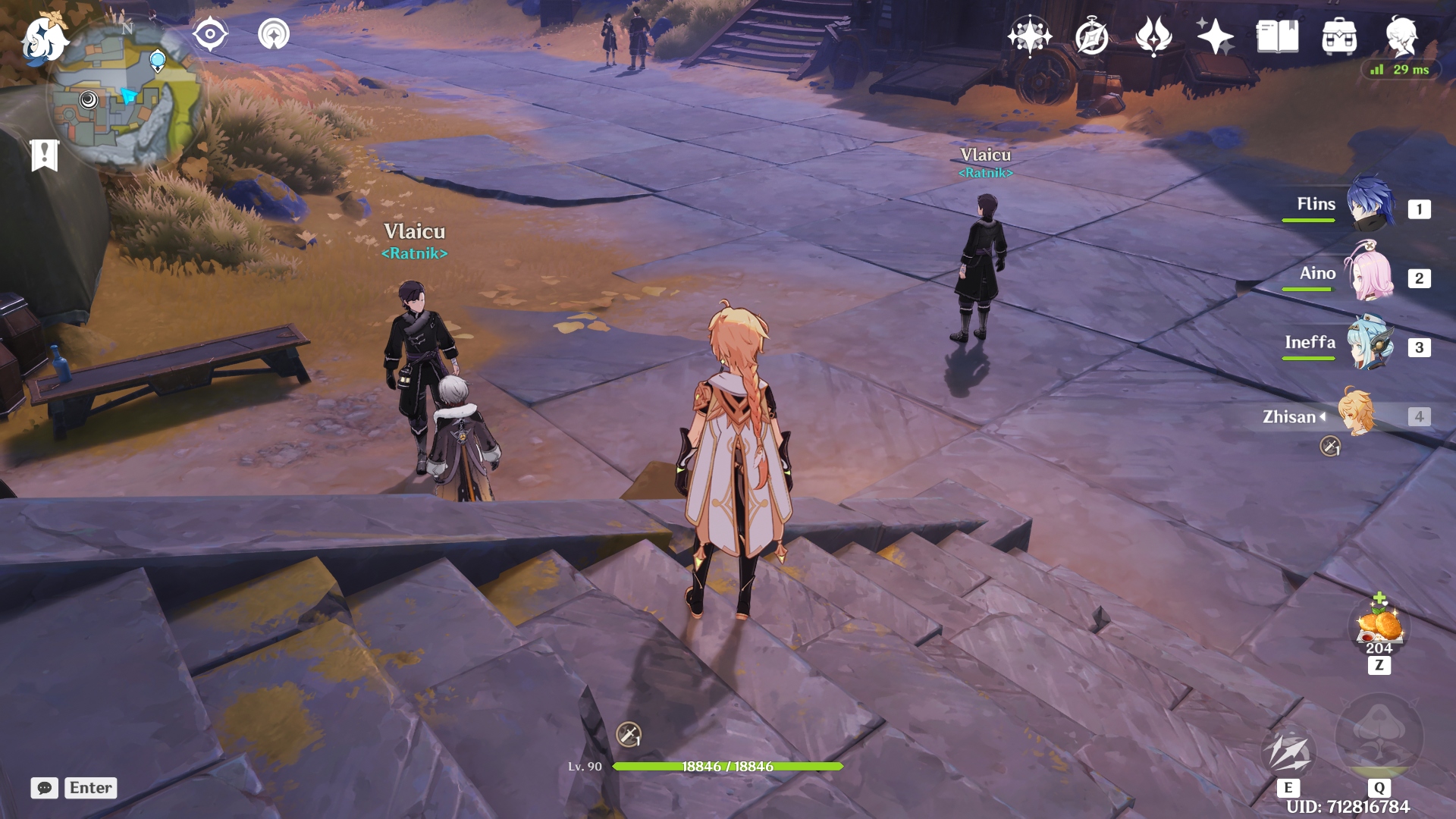The height and width of the screenshot is (819, 1456).
Task: Switch to party member Aino
Action: [1370, 275]
